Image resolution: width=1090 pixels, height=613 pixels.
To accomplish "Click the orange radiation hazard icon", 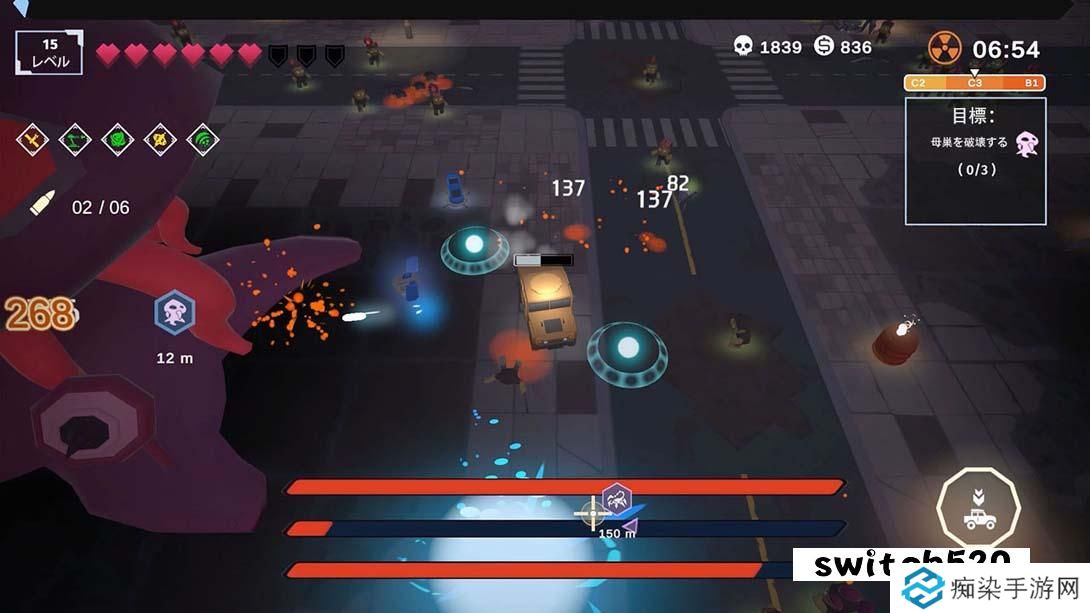I will [x=944, y=48].
